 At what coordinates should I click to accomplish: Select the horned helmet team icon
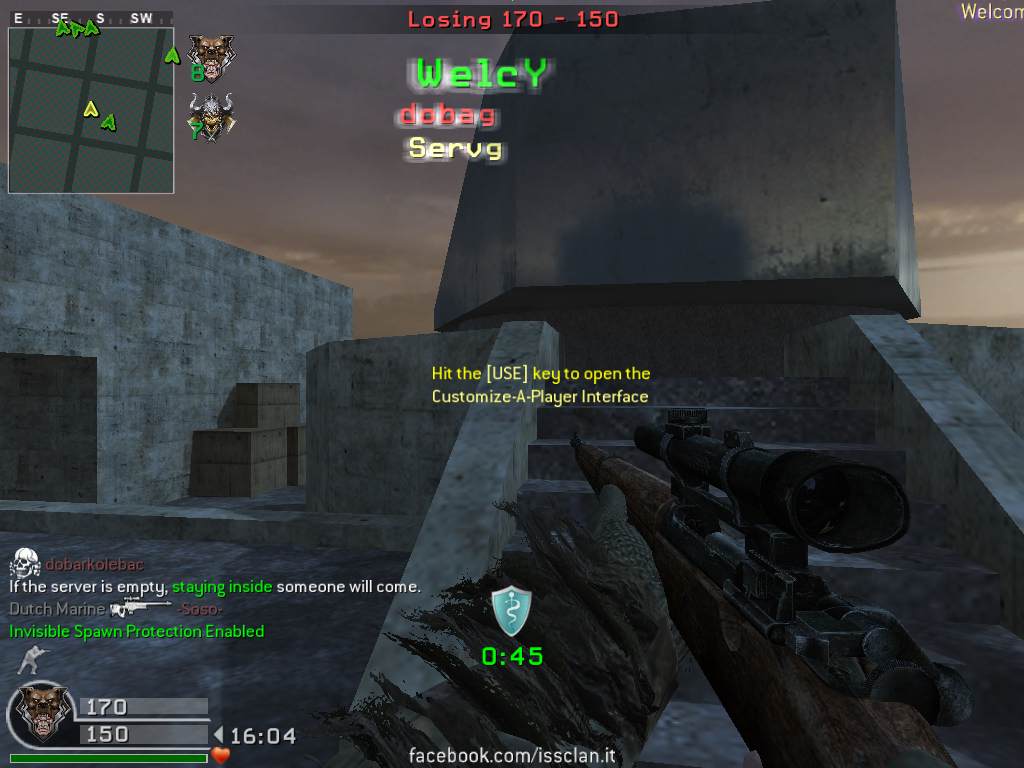(212, 117)
